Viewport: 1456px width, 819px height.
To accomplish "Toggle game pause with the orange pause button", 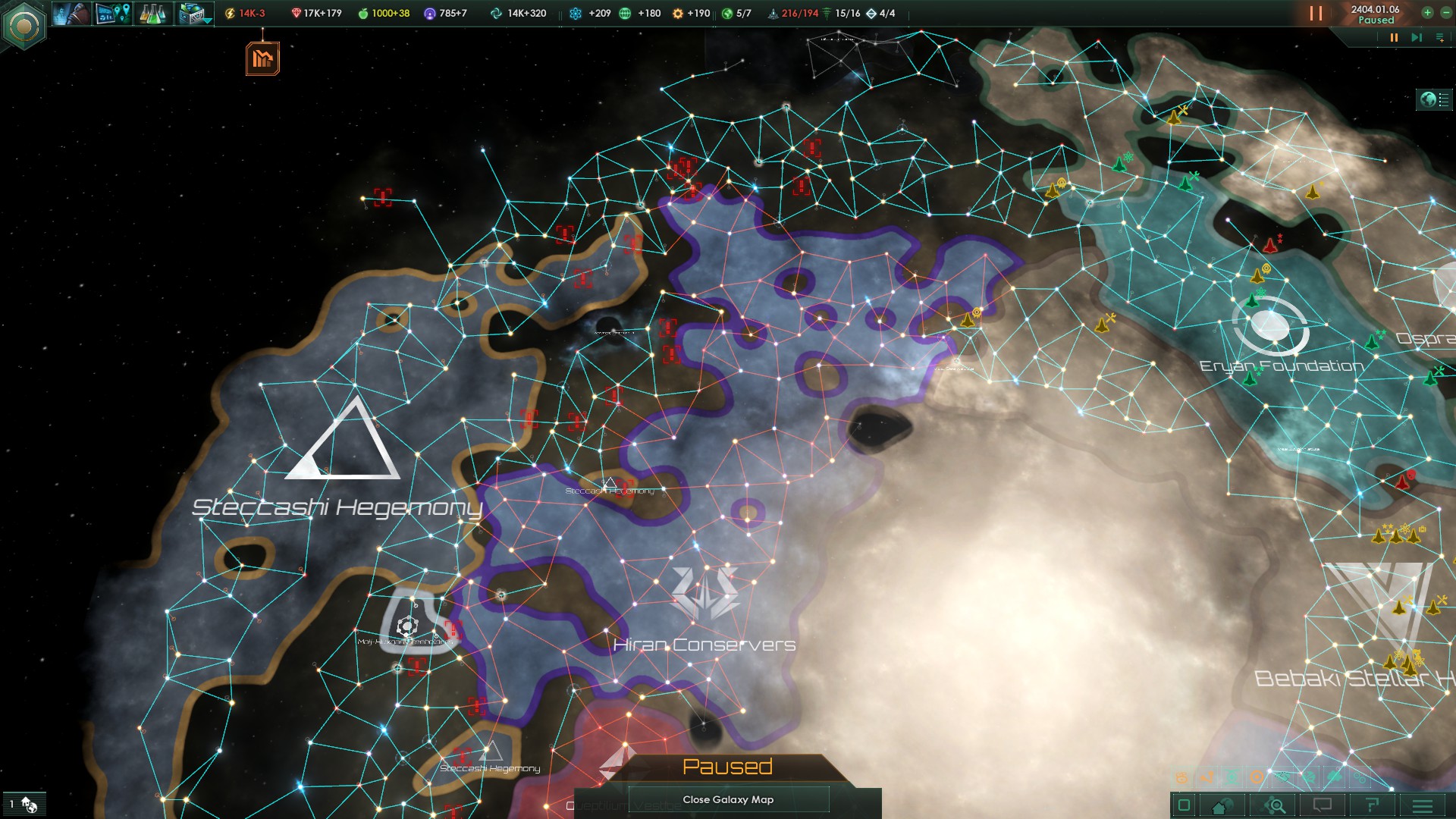I will [x=1395, y=36].
